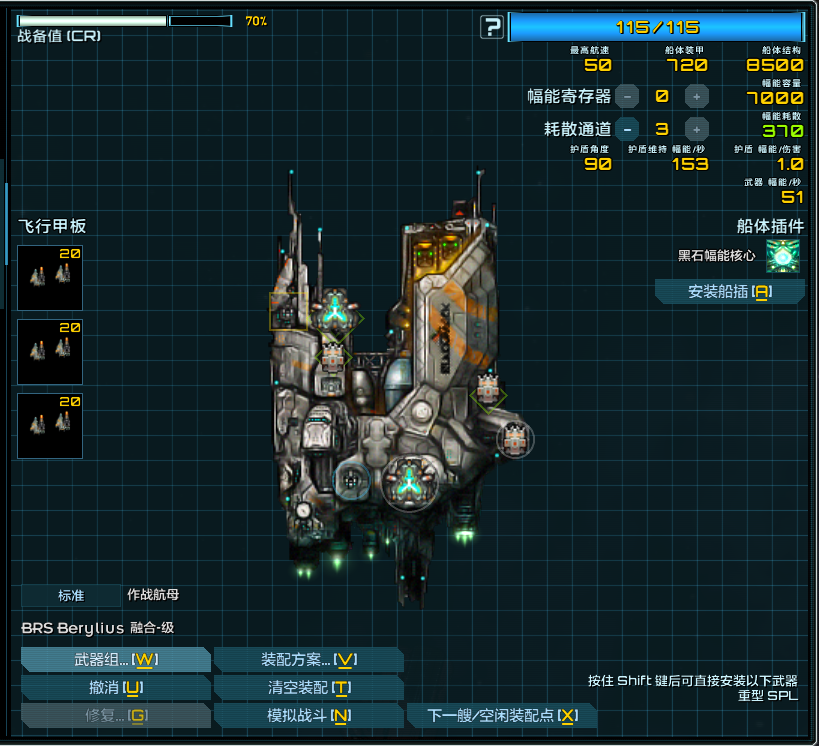Viewport: 819px width, 746px height.
Task: Go to next ship/empty slot (下一艘)
Action: [x=502, y=716]
